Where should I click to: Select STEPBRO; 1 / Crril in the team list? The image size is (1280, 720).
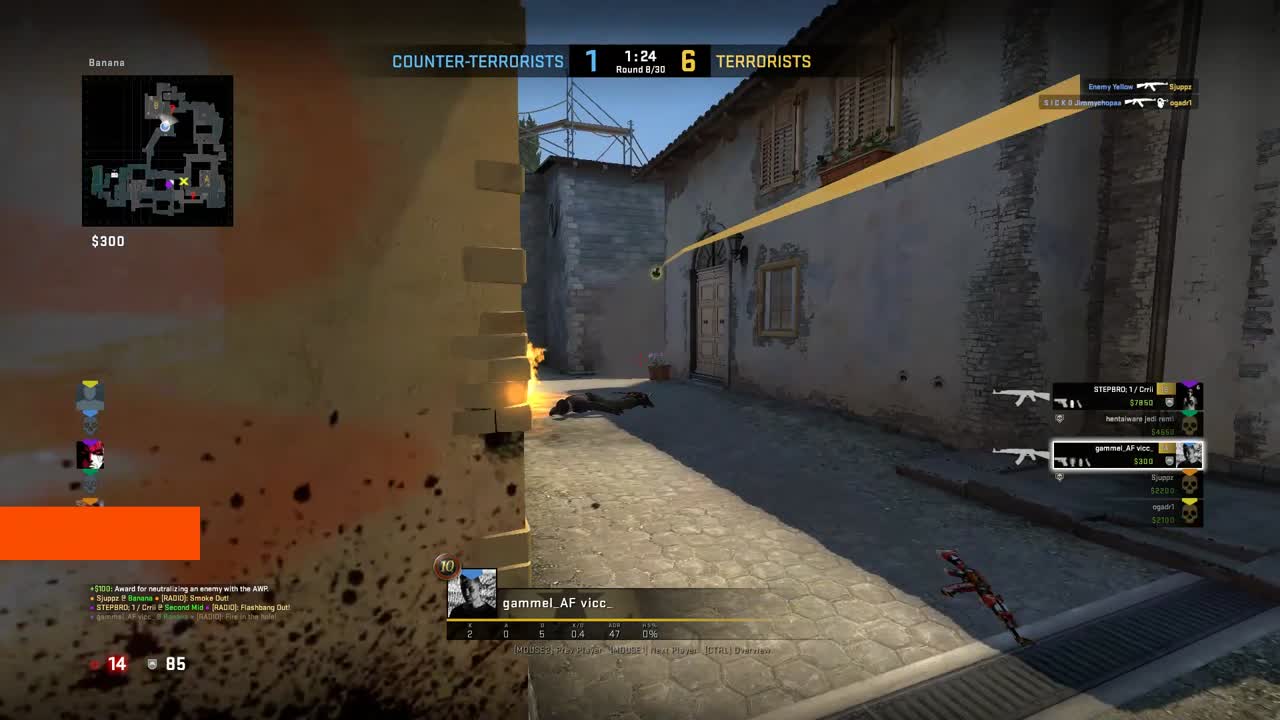(x=1127, y=397)
